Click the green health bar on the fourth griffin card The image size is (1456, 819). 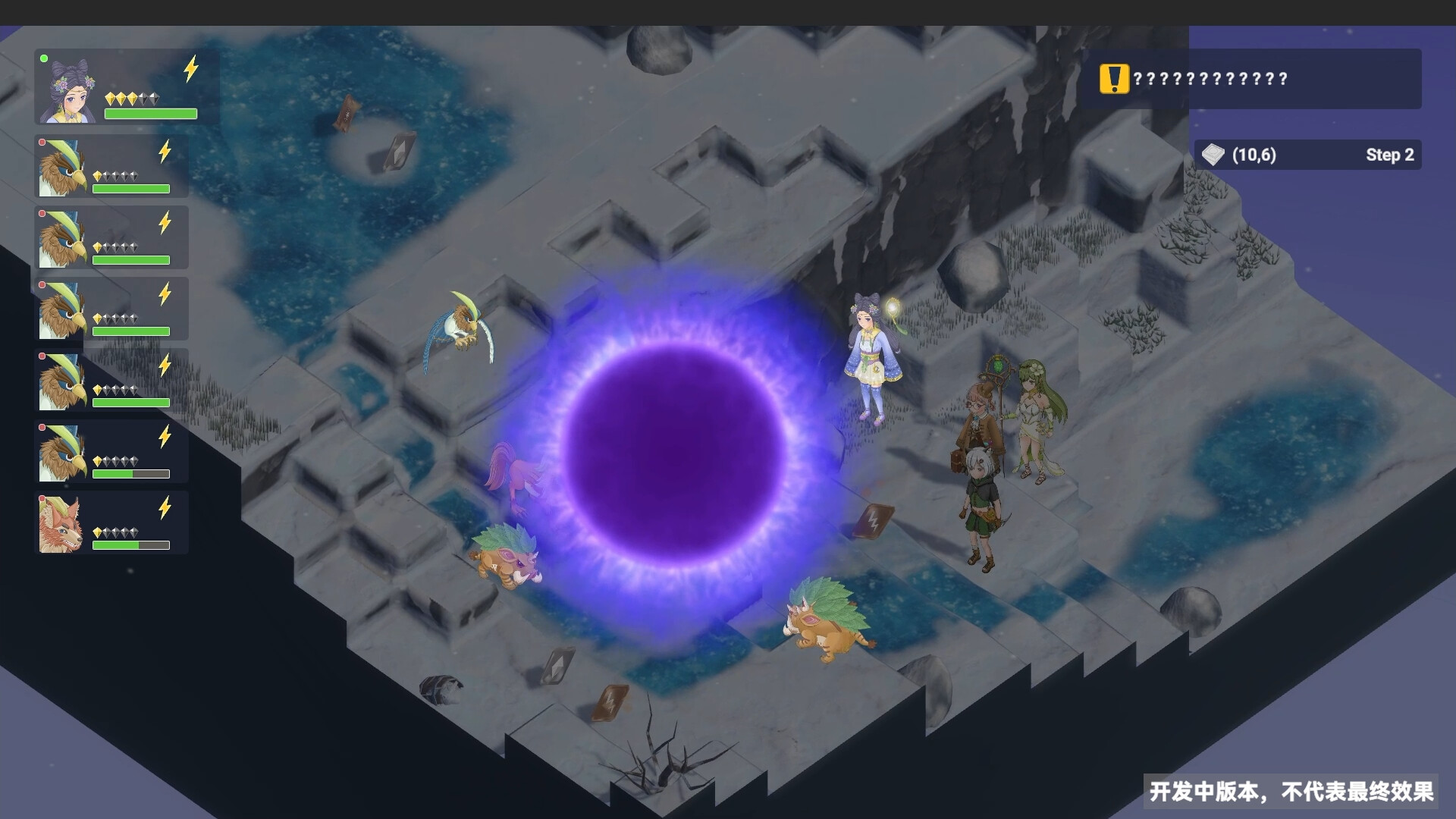(130, 402)
